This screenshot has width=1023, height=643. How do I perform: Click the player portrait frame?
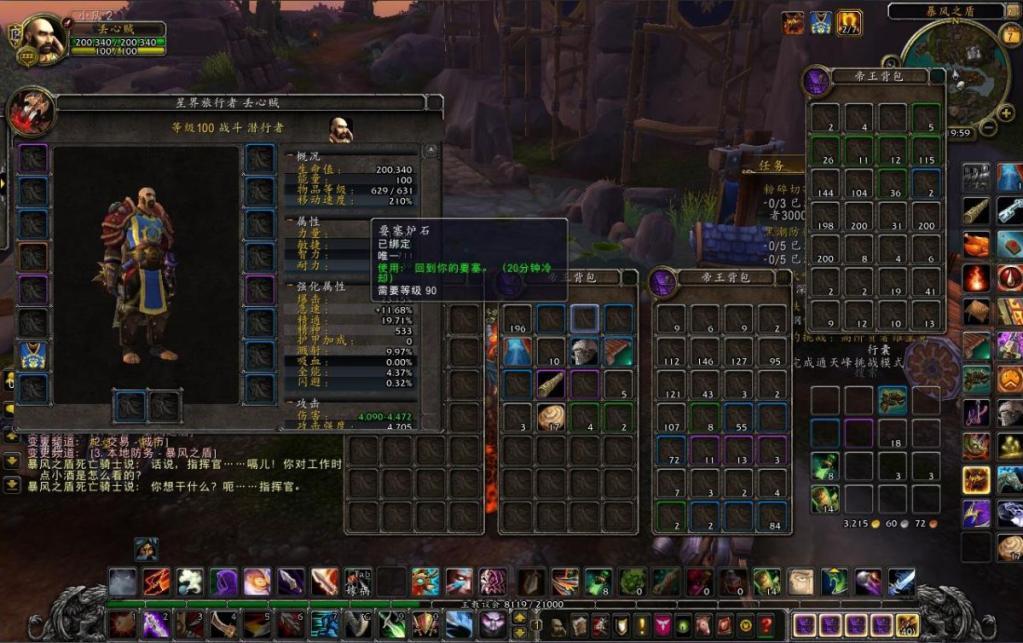pyautogui.click(x=41, y=38)
